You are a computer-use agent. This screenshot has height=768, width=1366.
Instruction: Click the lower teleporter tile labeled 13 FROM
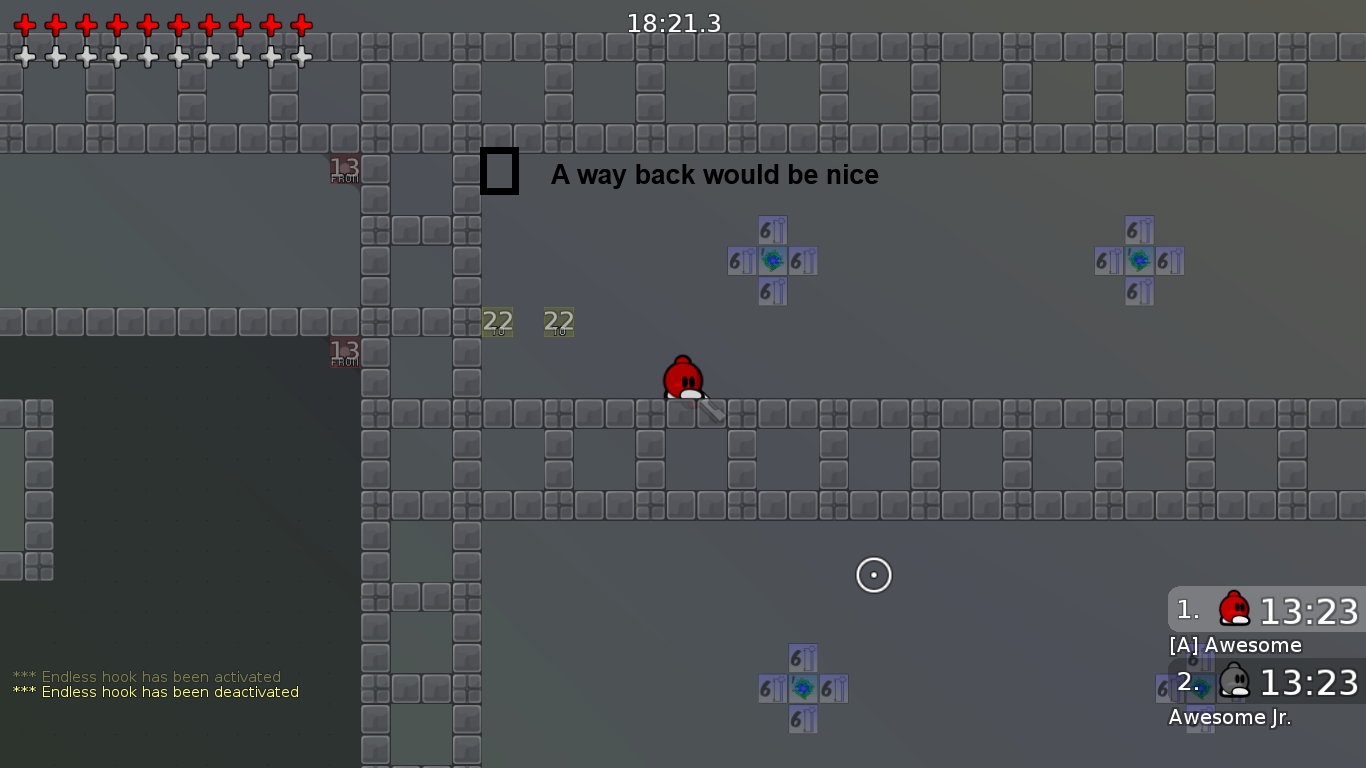point(343,352)
